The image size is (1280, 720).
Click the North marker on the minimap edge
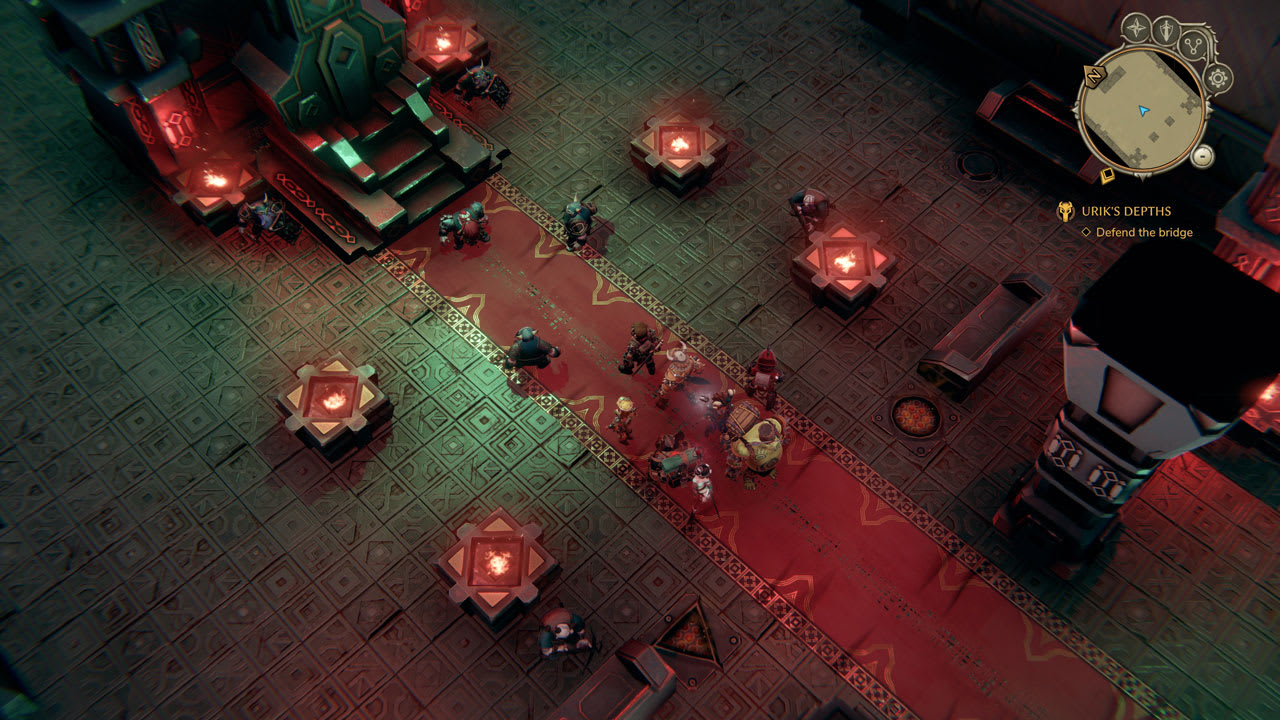tap(1093, 76)
